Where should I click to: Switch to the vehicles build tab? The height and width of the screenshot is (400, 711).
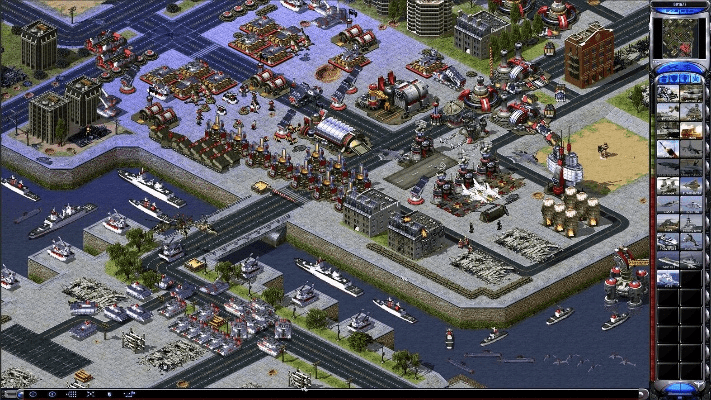click(x=695, y=79)
